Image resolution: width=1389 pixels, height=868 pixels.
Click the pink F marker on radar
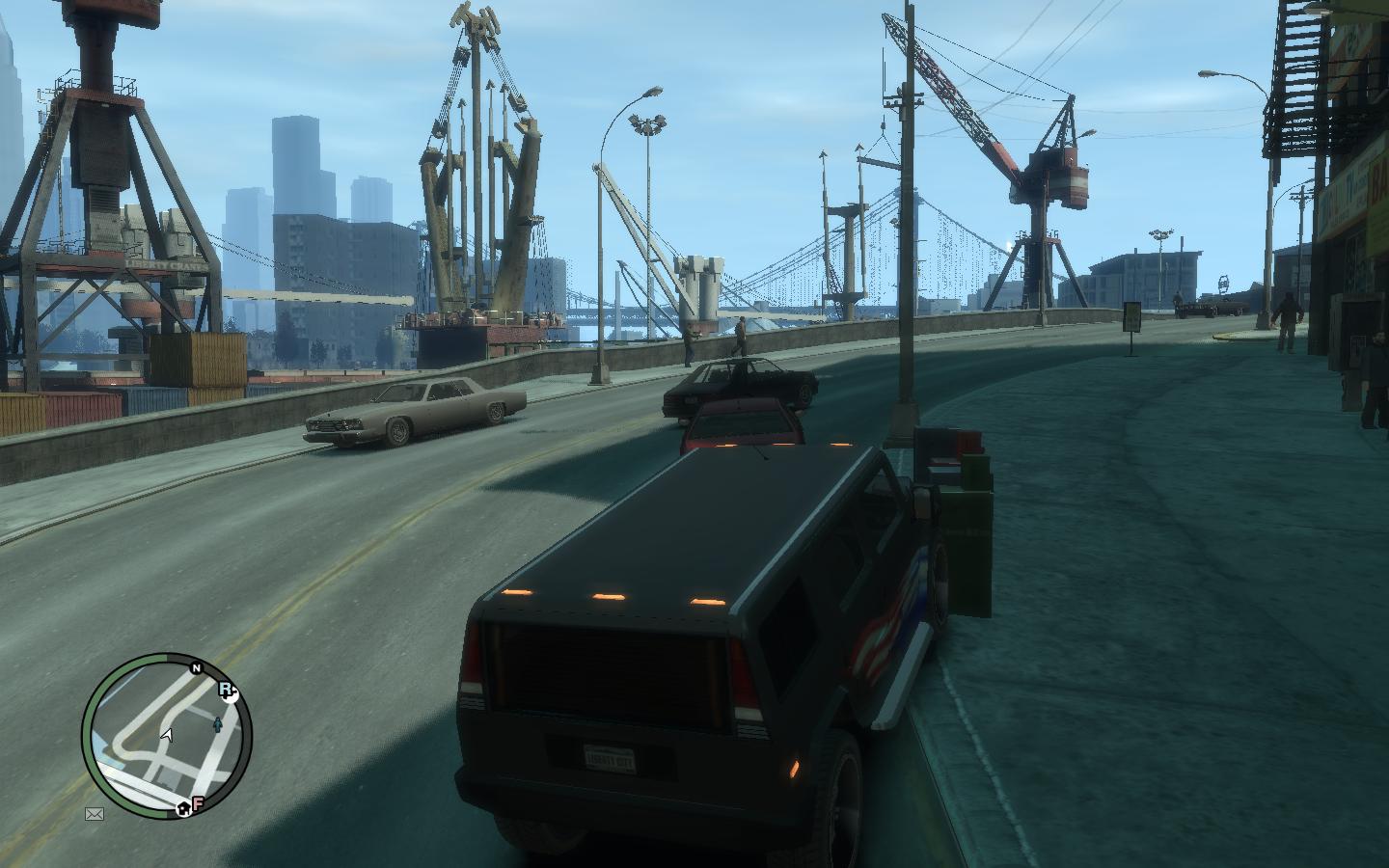pyautogui.click(x=199, y=803)
